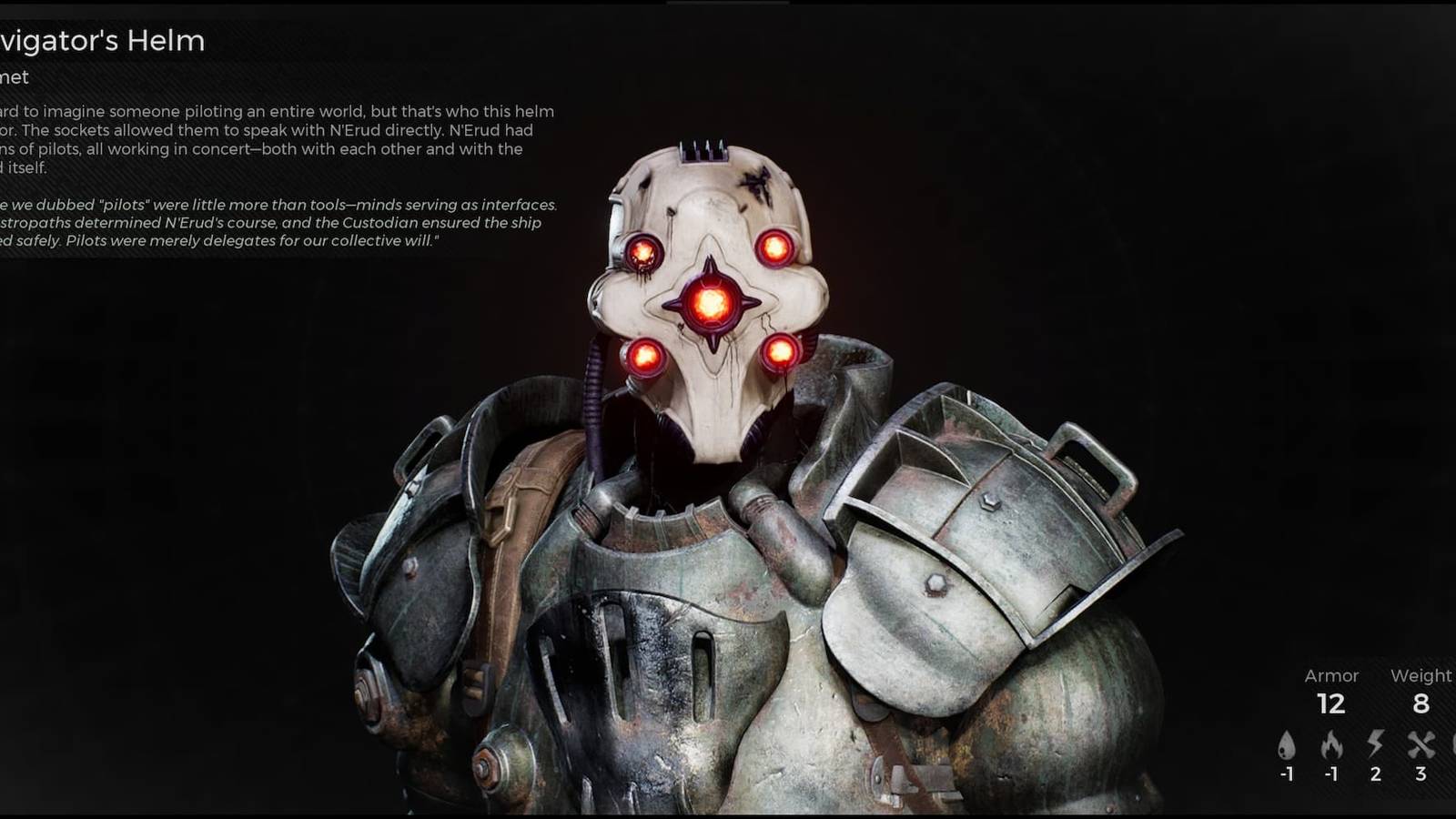The width and height of the screenshot is (1456, 819).
Task: Select the shock resistance value 2
Action: [1375, 774]
